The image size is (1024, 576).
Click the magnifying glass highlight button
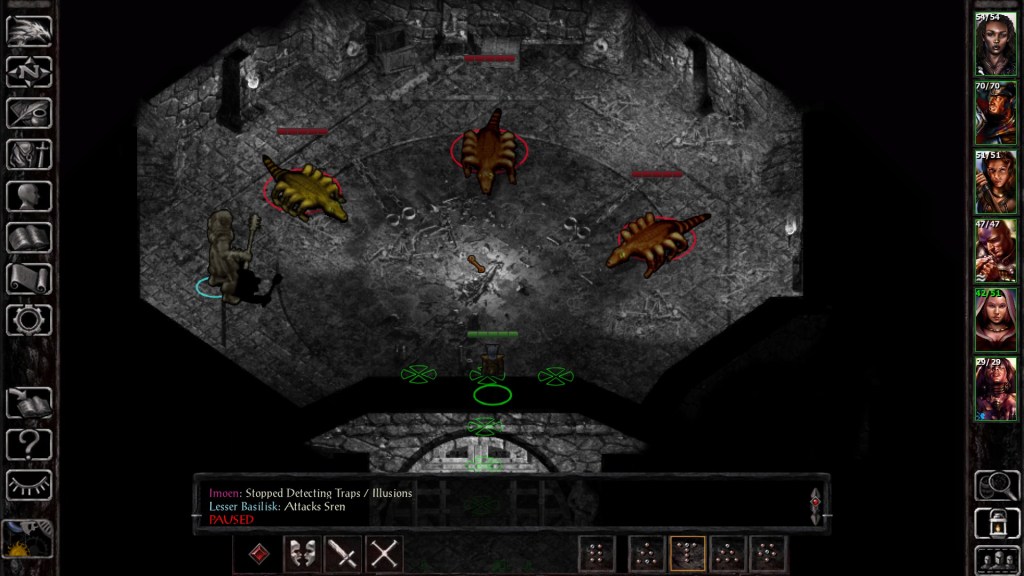pyautogui.click(x=996, y=484)
